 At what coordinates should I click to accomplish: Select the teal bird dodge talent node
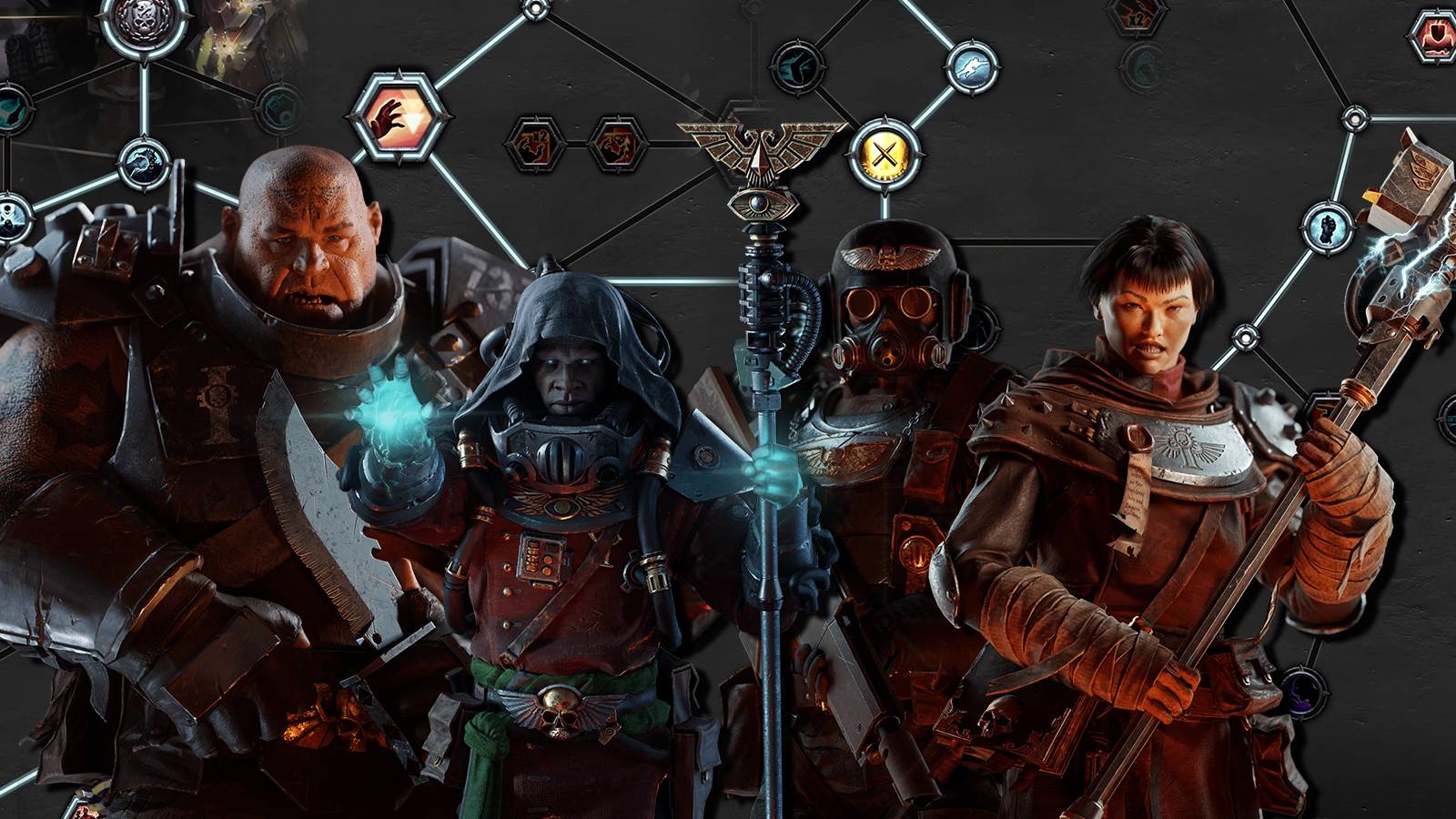[797, 67]
